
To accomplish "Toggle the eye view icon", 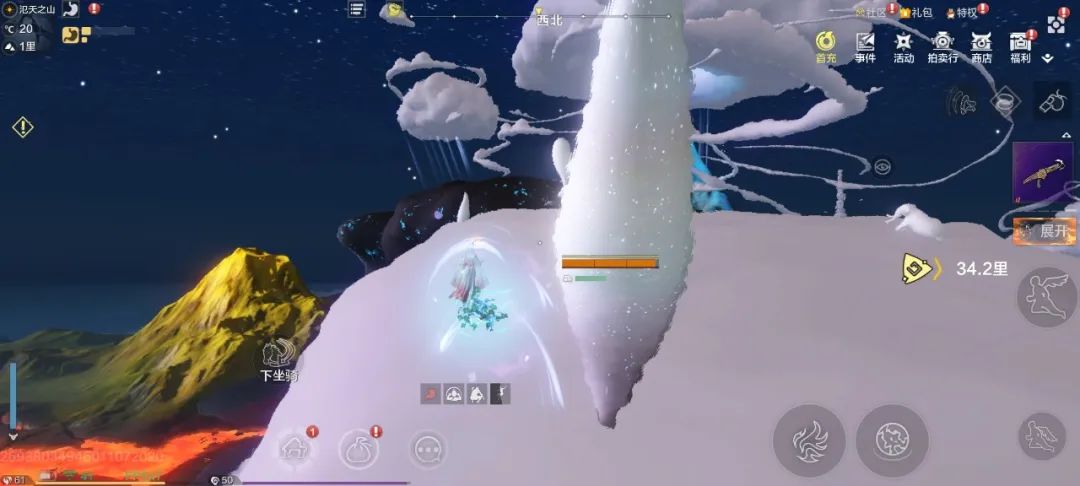I will click(882, 167).
